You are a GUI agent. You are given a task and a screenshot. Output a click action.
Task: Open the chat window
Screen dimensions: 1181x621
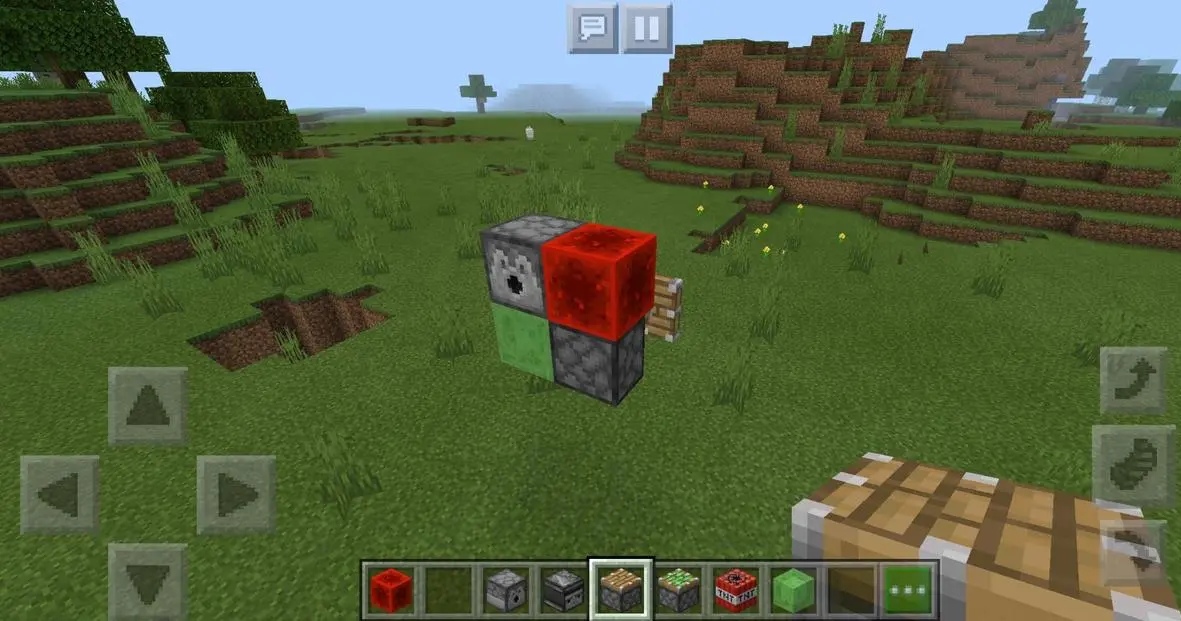point(593,28)
